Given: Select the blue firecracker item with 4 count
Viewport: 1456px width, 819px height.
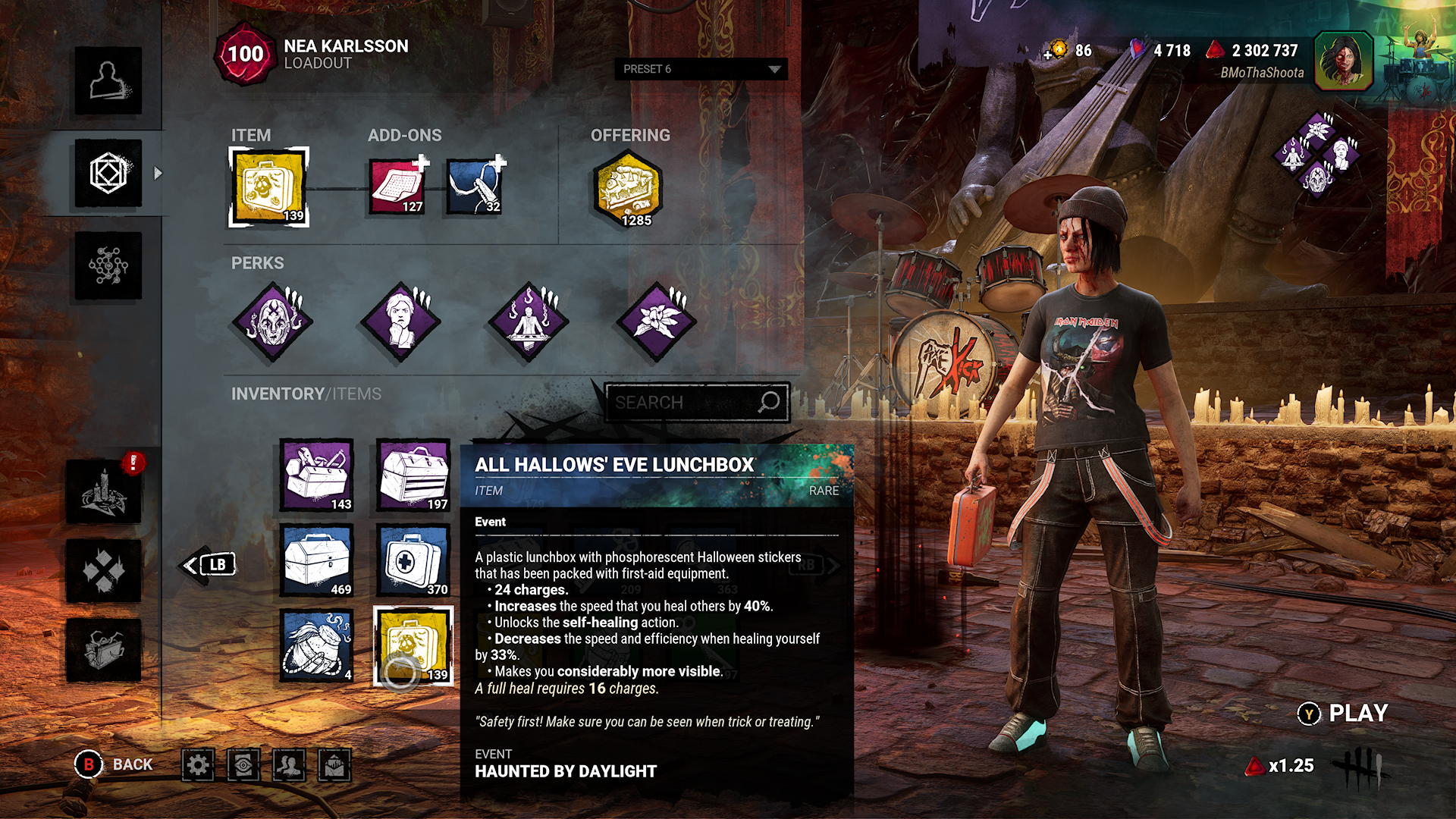Looking at the screenshot, I should [317, 646].
